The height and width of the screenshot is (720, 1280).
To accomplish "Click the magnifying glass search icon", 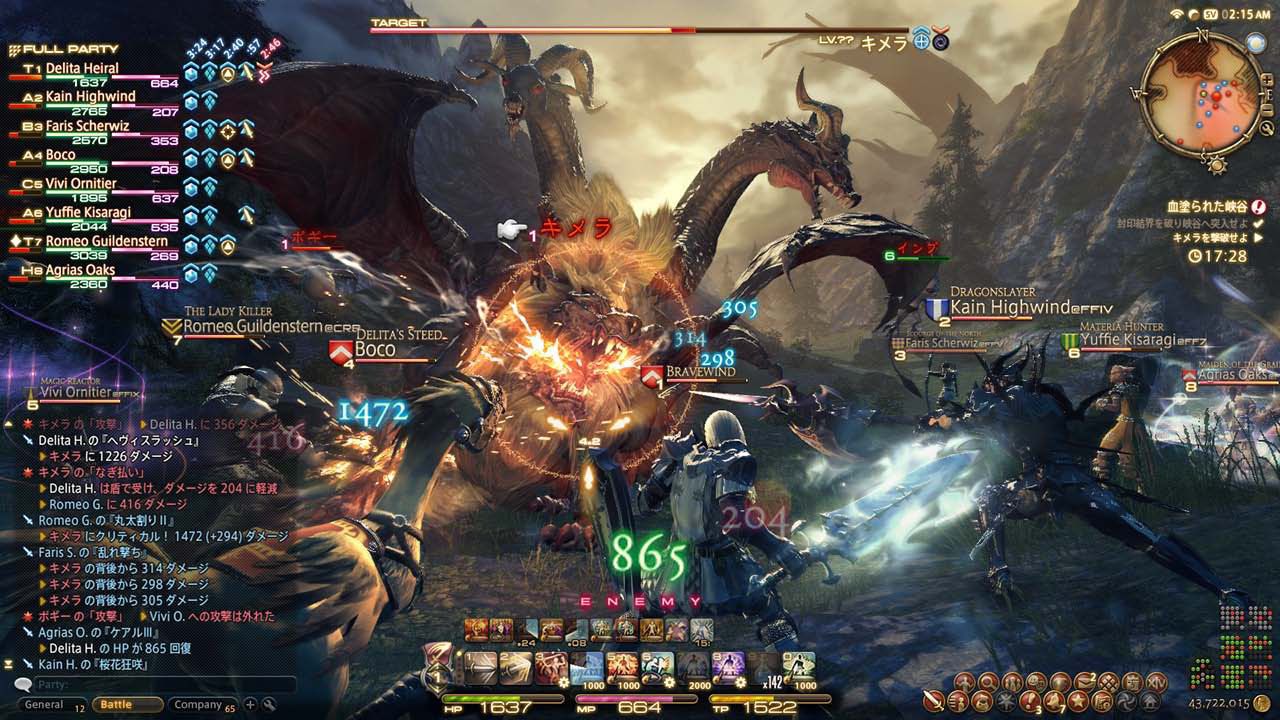I will (x=987, y=682).
